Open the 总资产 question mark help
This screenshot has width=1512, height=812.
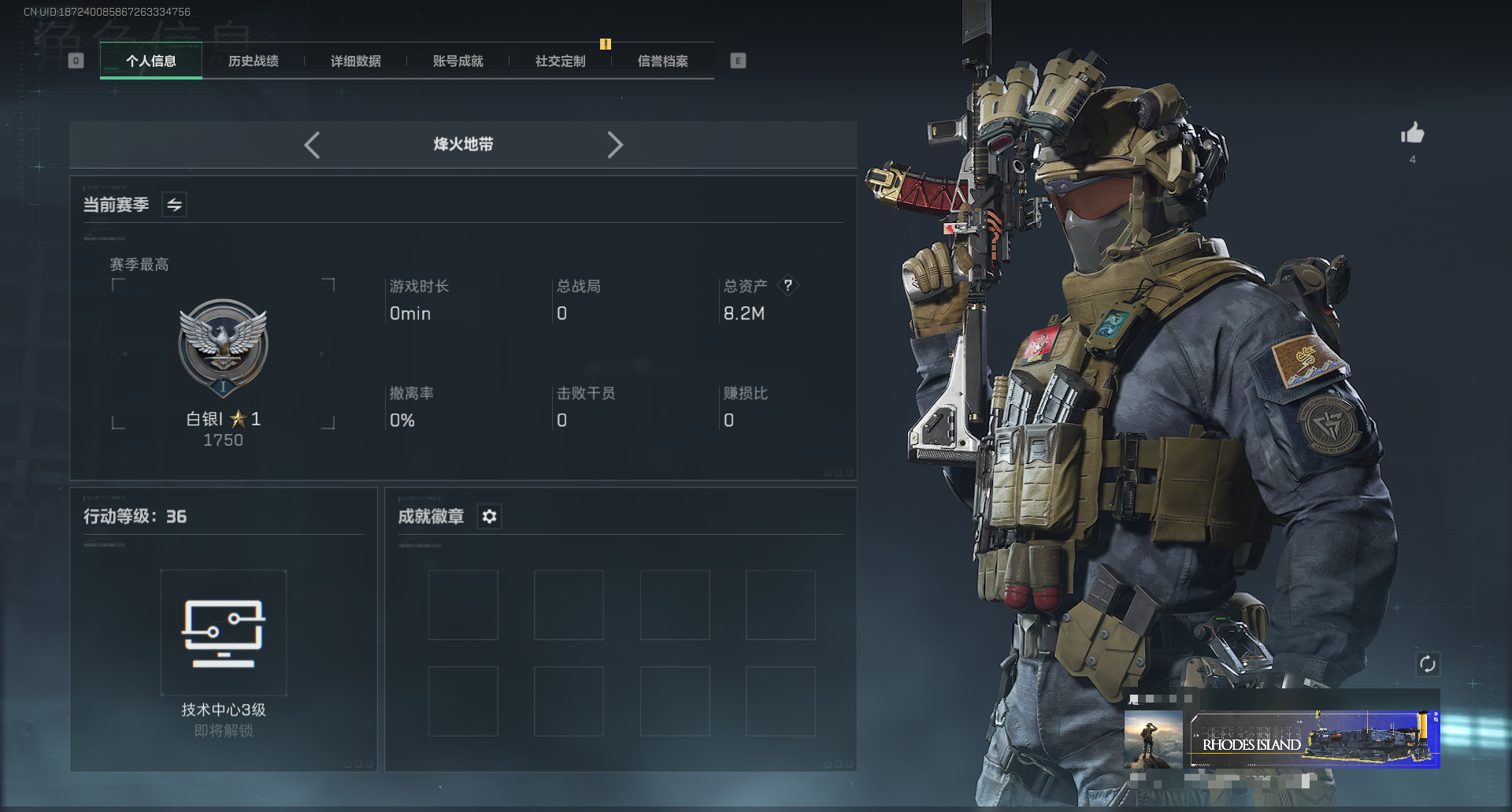[x=787, y=286]
